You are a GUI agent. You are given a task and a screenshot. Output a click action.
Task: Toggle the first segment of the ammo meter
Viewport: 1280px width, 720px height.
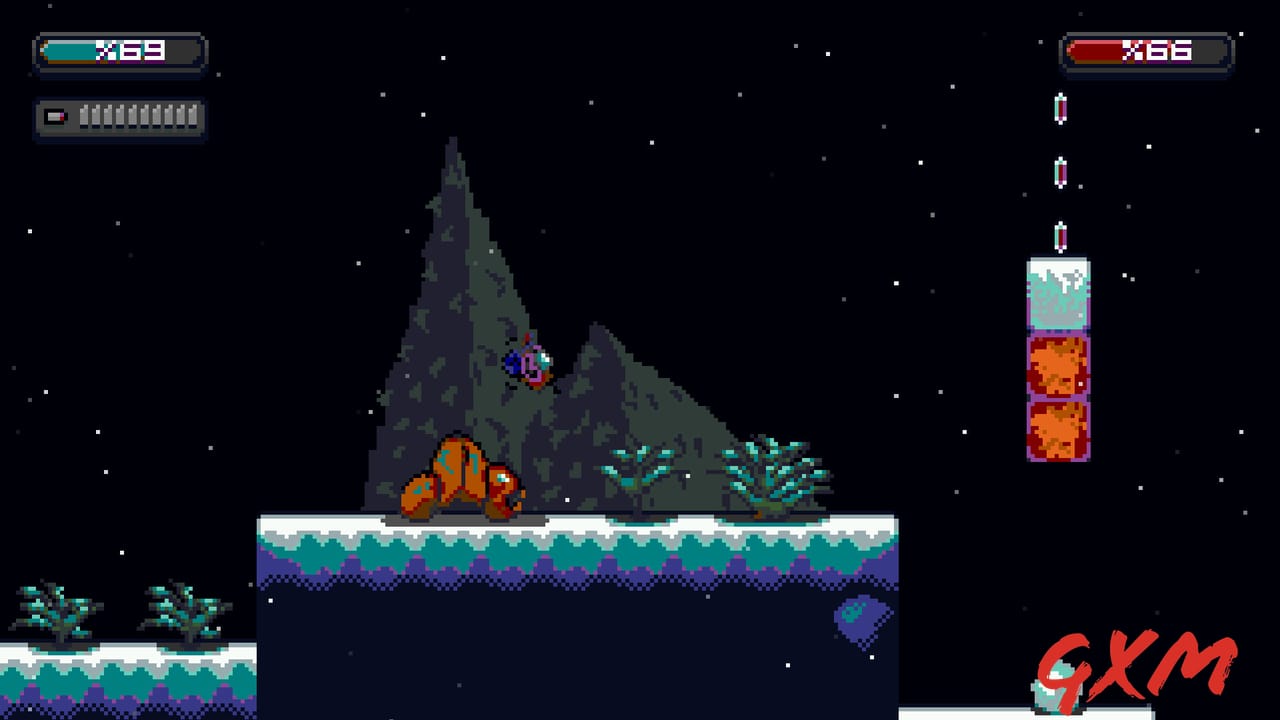(84, 118)
